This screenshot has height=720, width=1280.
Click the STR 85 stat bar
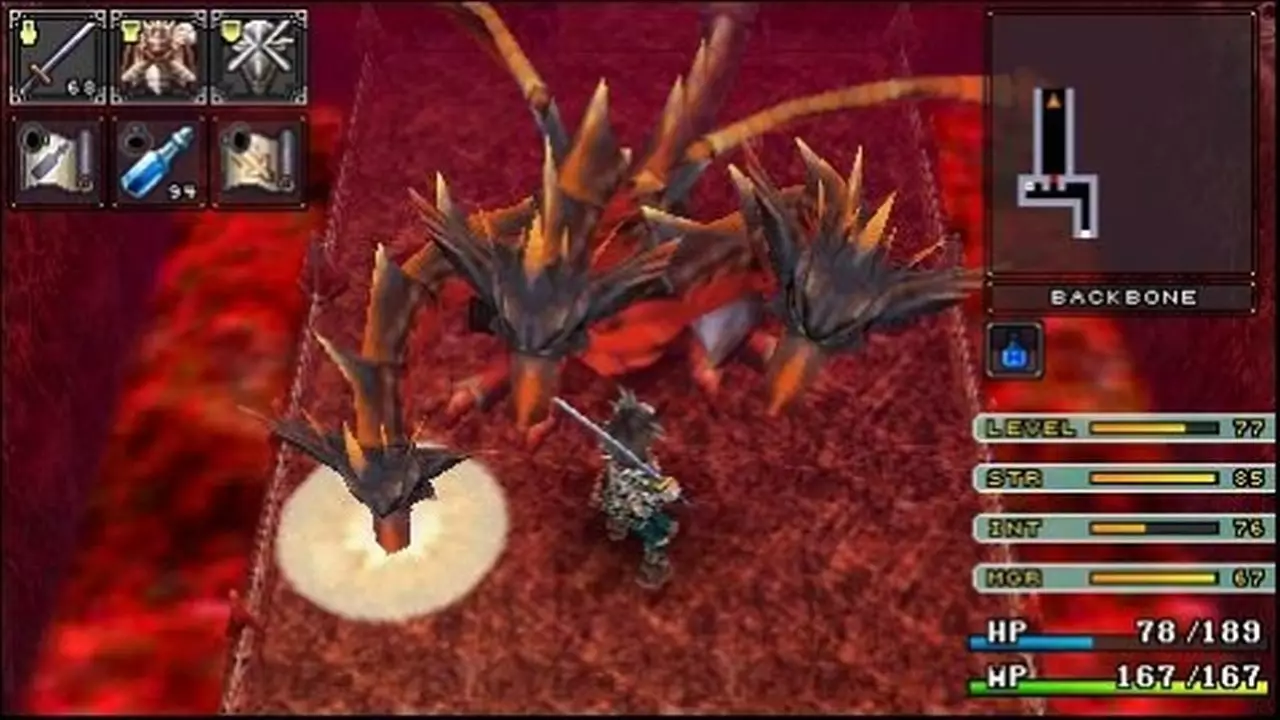[1151, 477]
